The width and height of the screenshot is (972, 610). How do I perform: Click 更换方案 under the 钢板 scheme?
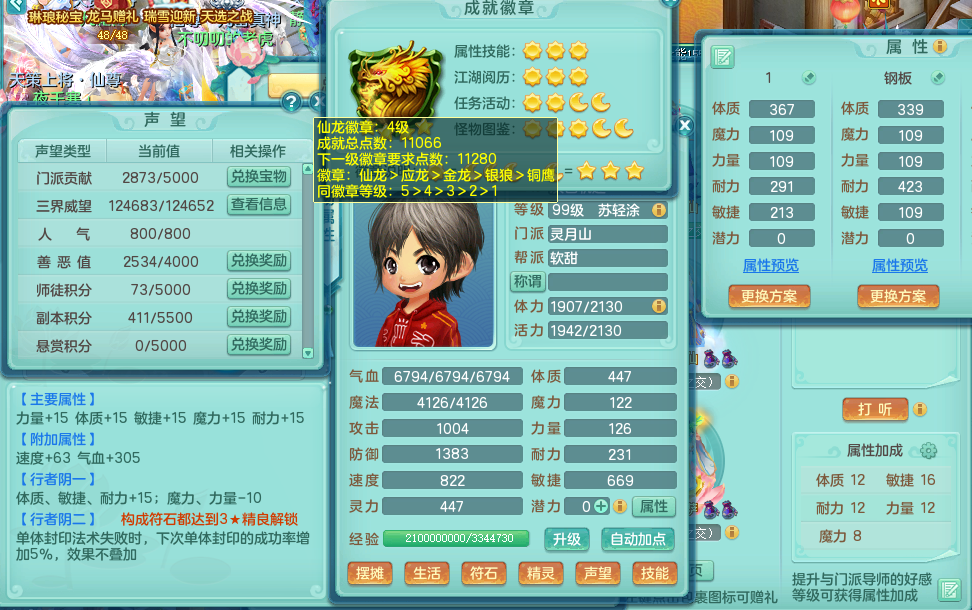click(x=898, y=297)
